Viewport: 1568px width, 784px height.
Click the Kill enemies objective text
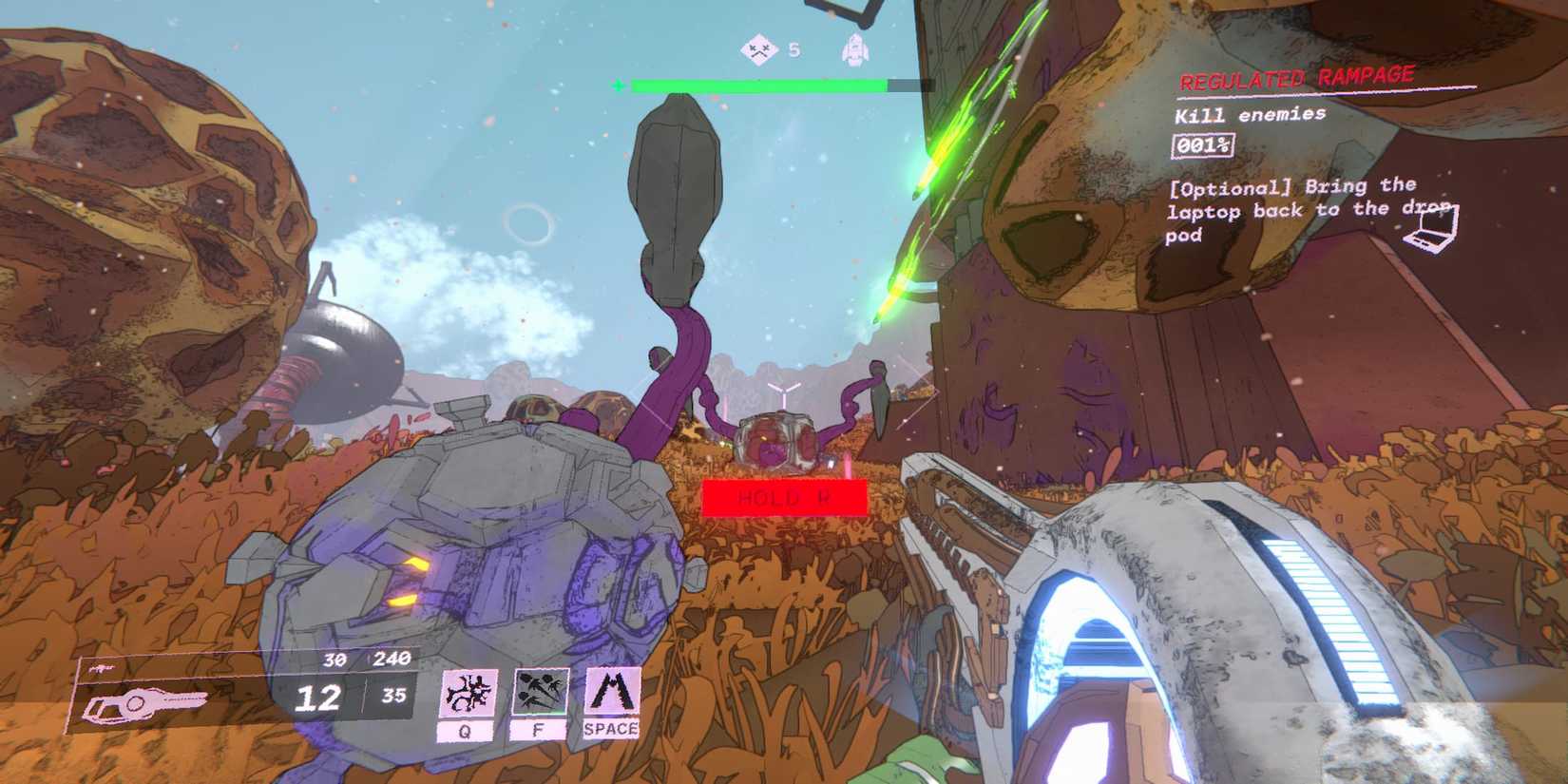[x=1250, y=115]
